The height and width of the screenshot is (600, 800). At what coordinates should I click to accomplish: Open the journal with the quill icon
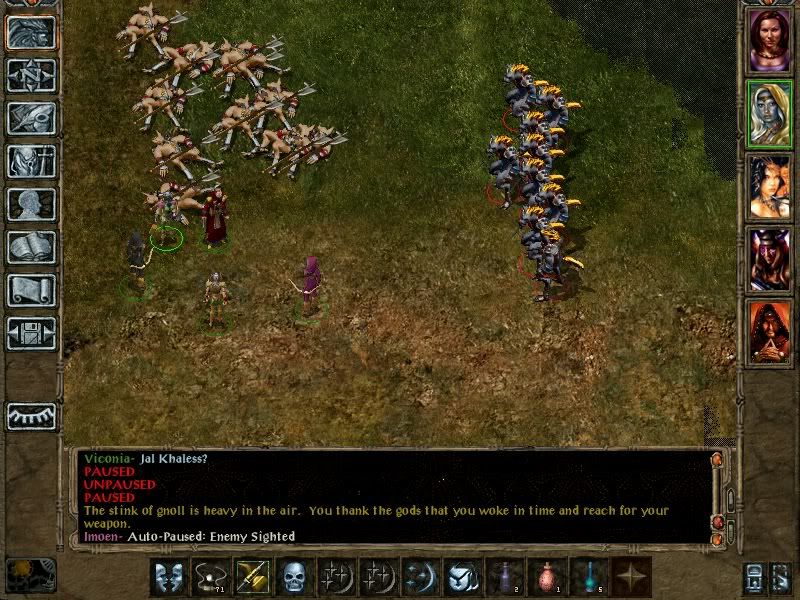coord(31,118)
